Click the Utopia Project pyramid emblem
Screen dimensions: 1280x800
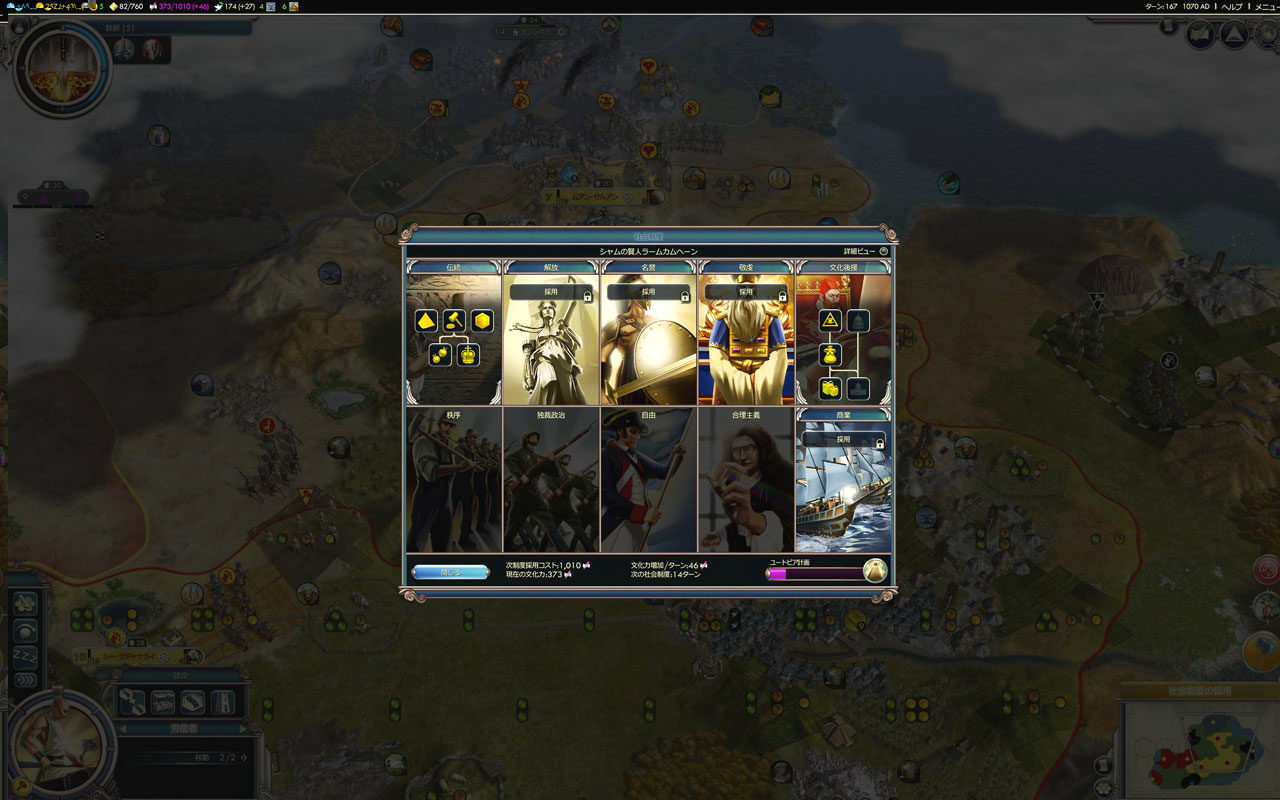coord(875,570)
